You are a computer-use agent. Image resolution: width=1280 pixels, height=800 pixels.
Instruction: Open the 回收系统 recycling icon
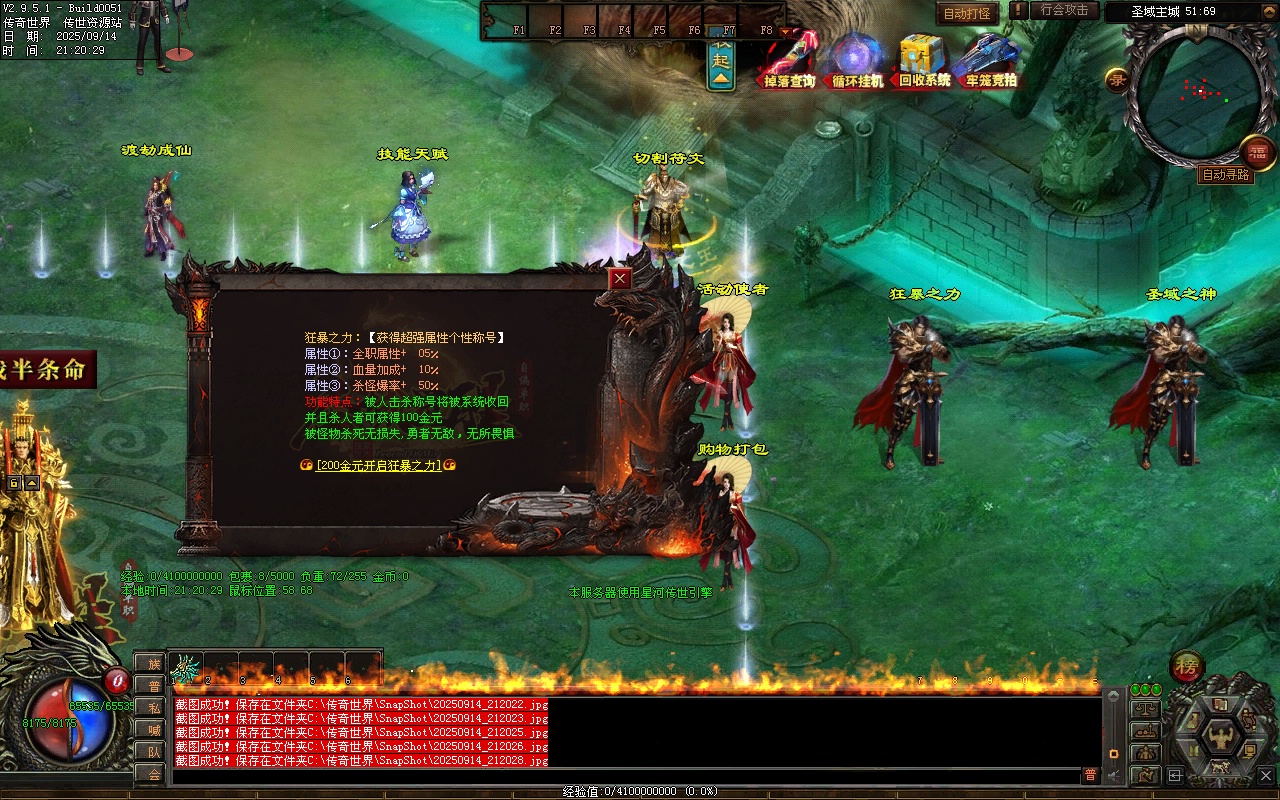pos(924,62)
